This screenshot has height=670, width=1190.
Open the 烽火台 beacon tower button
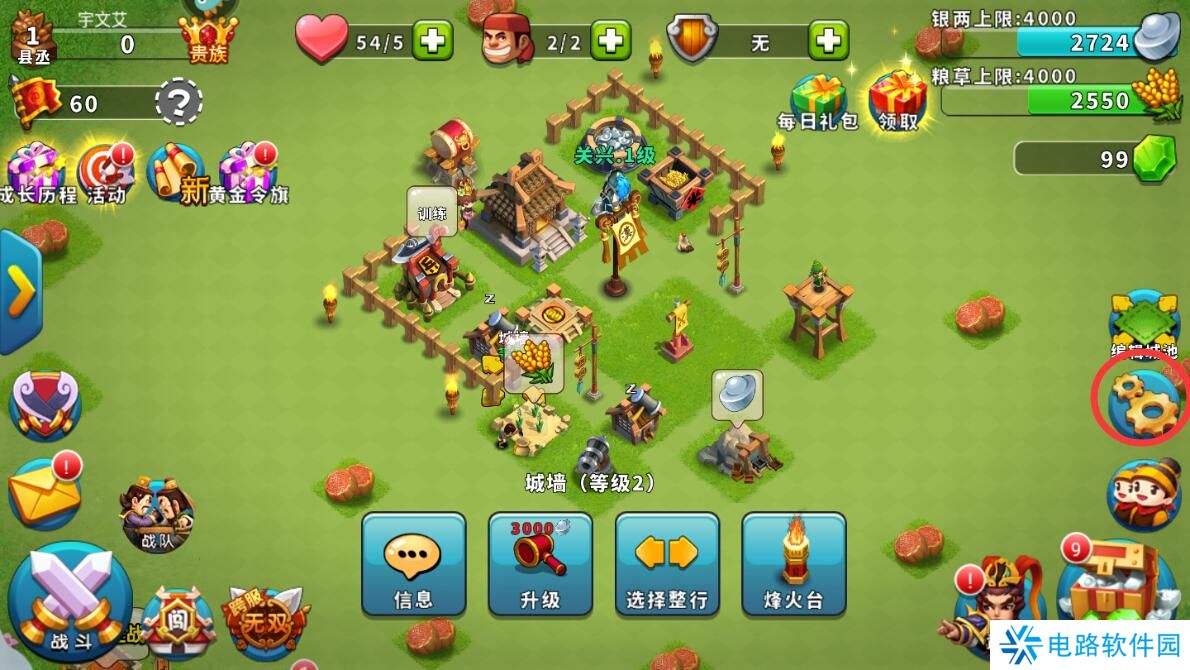click(x=794, y=564)
